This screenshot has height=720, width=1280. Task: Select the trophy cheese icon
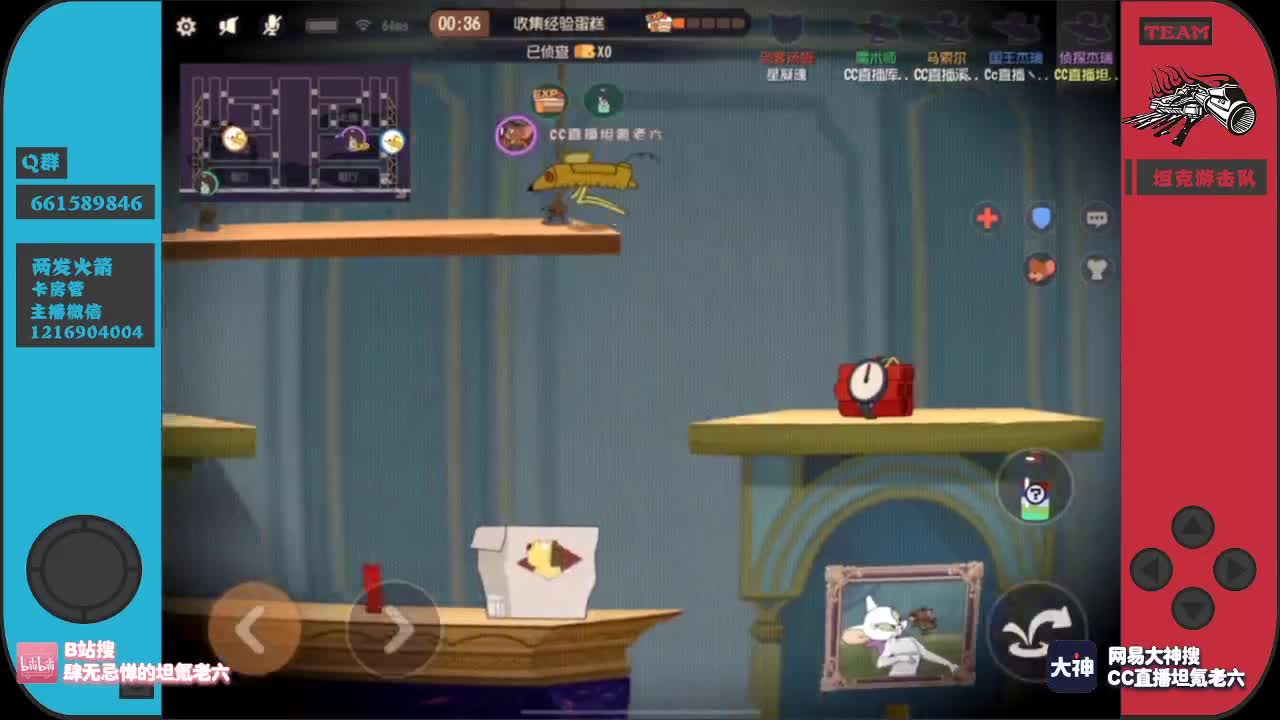(x=1096, y=266)
